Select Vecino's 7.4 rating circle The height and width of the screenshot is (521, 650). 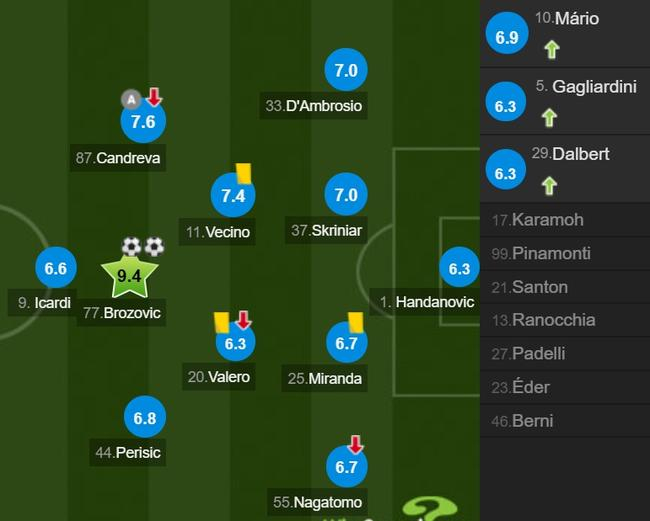pos(233,196)
